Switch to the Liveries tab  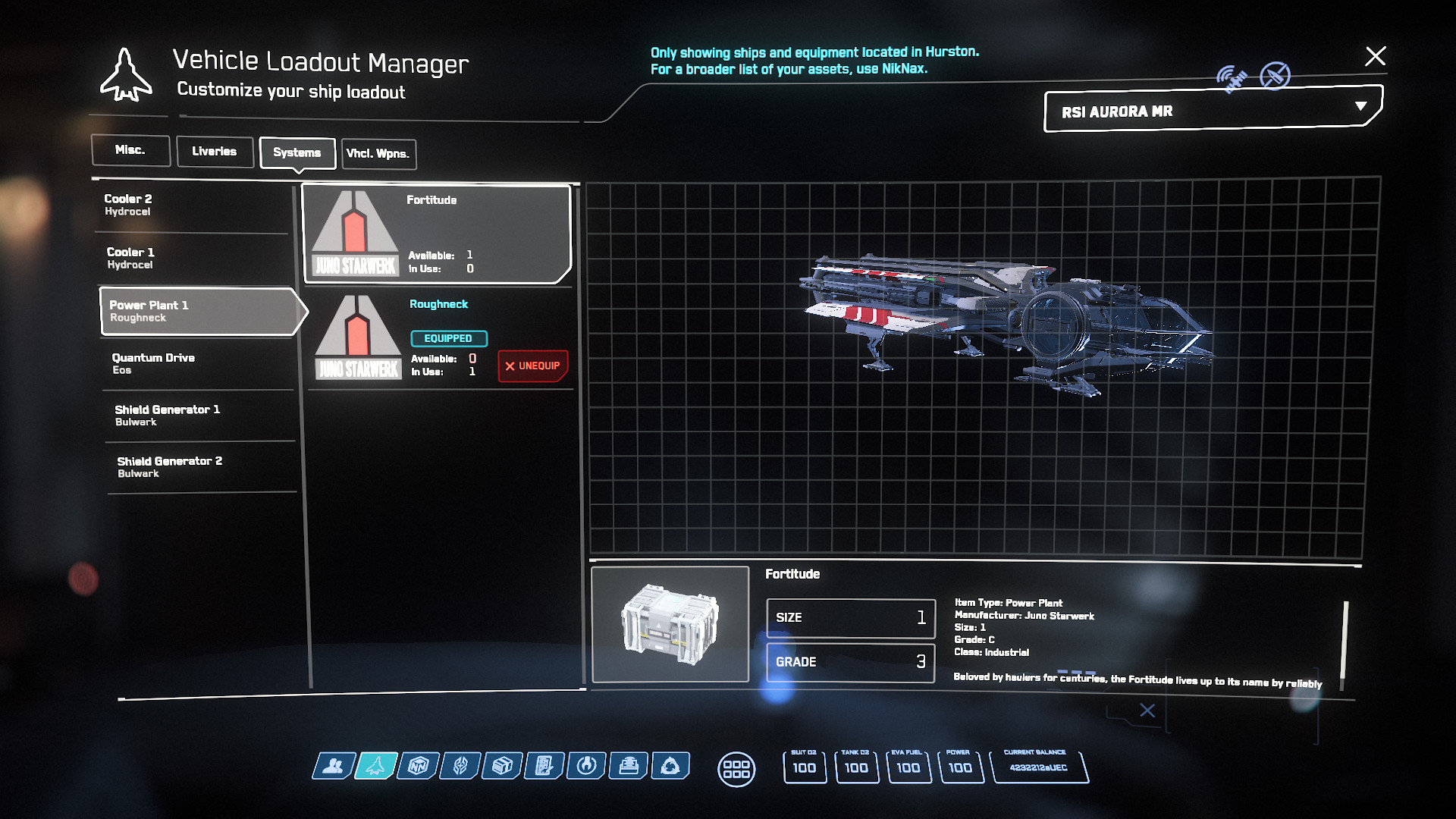(x=215, y=151)
